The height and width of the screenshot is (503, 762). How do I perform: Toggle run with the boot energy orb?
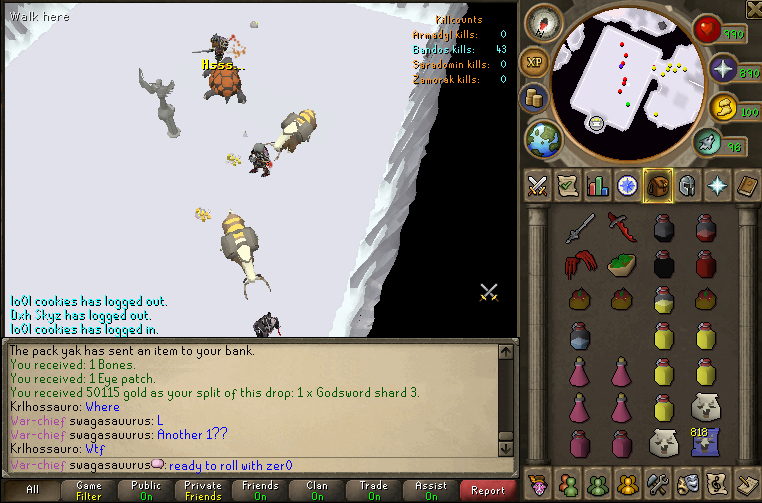point(722,106)
